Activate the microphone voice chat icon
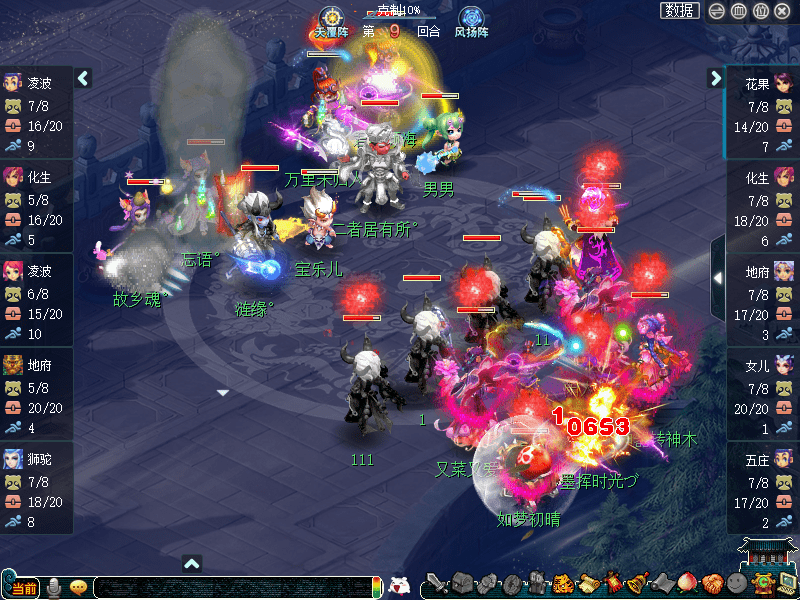The height and width of the screenshot is (600, 800). (53, 587)
